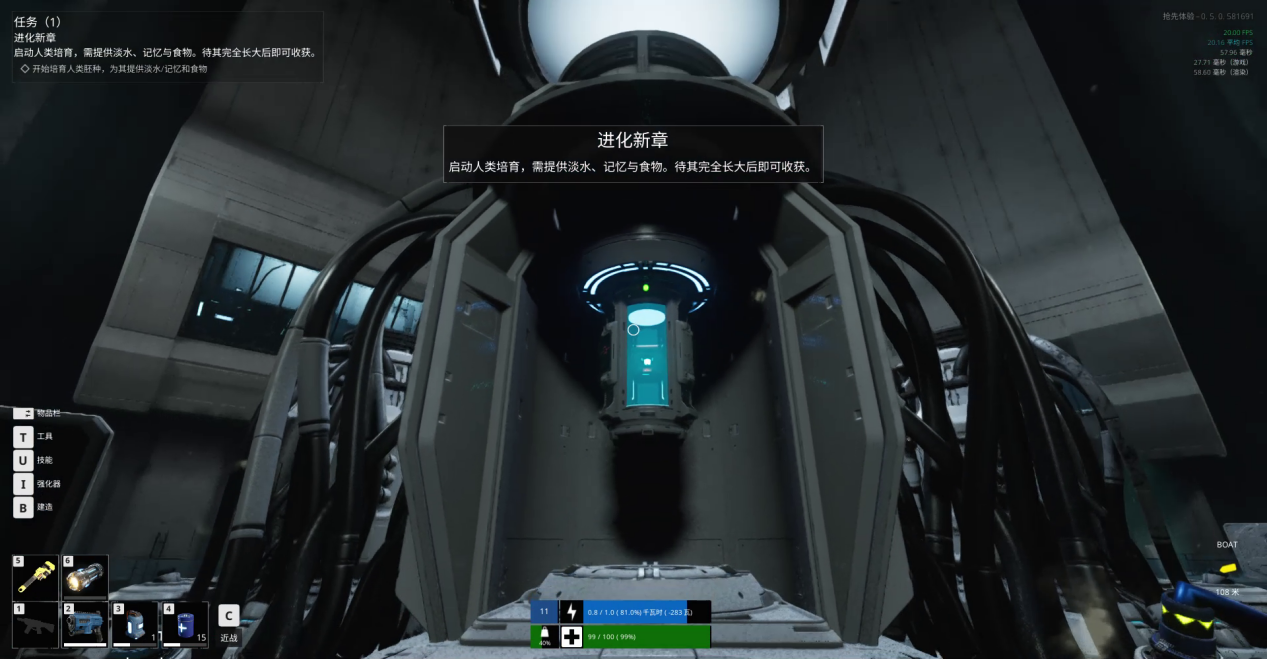Open the 建造 build menu
This screenshot has height=659, width=1267.
tap(23, 507)
